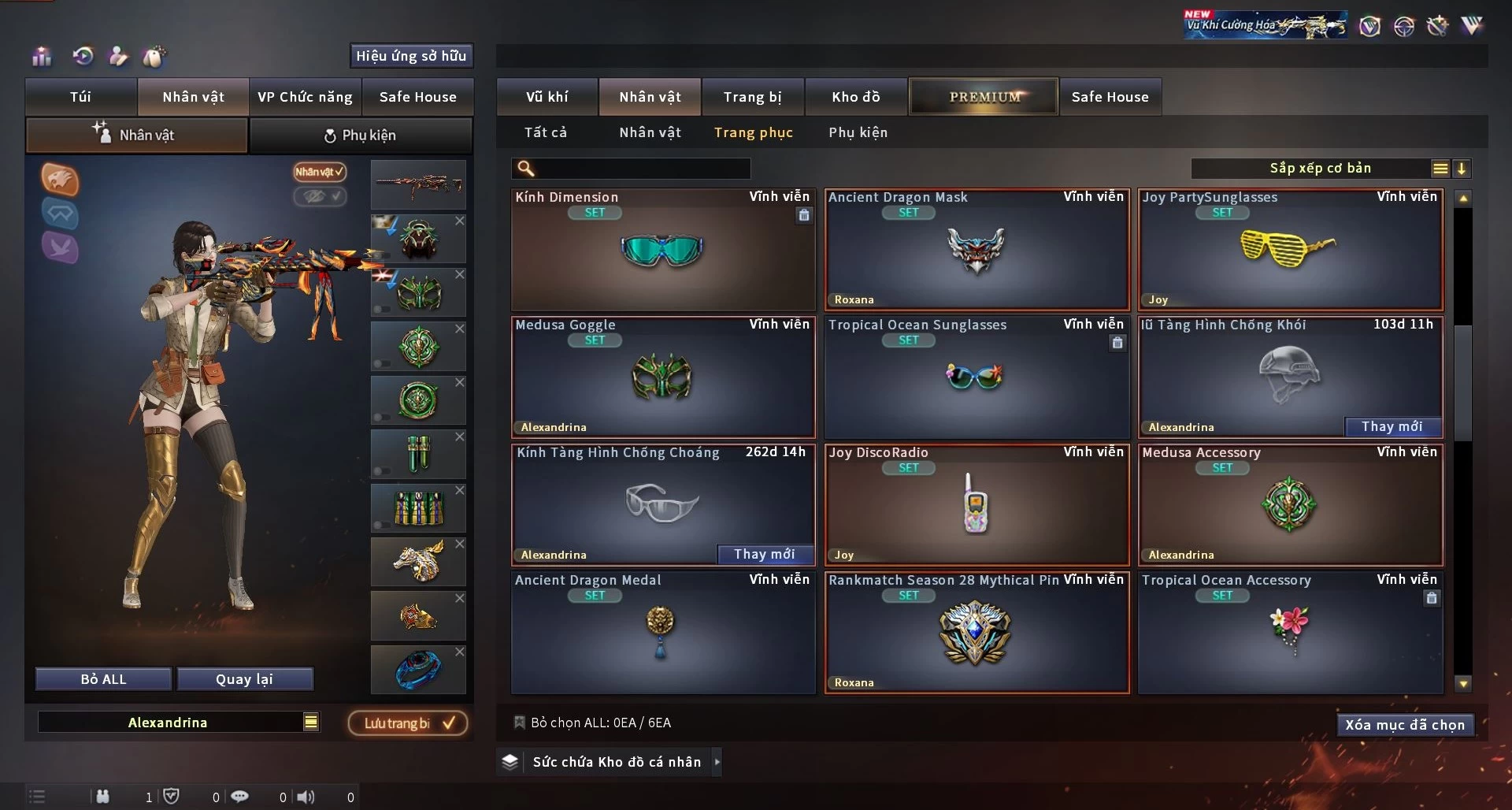This screenshot has height=810, width=1512.
Task: Click the item search field
Action: [642, 169]
